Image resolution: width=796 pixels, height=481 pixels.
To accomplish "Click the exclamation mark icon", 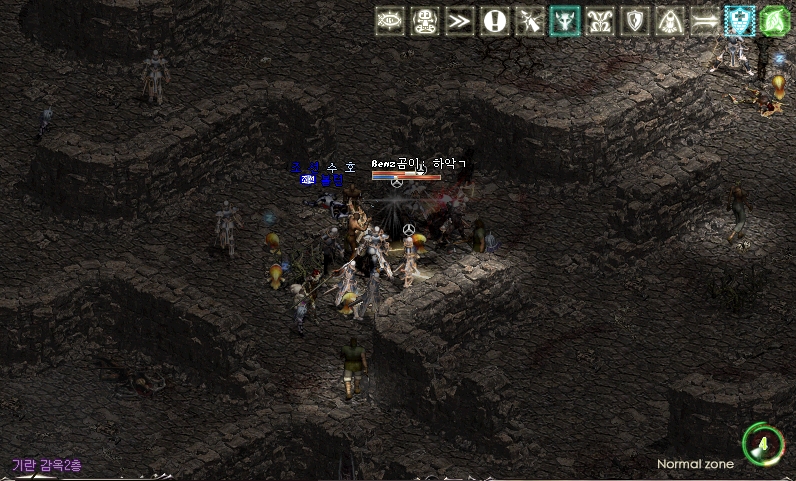I will coord(495,21).
